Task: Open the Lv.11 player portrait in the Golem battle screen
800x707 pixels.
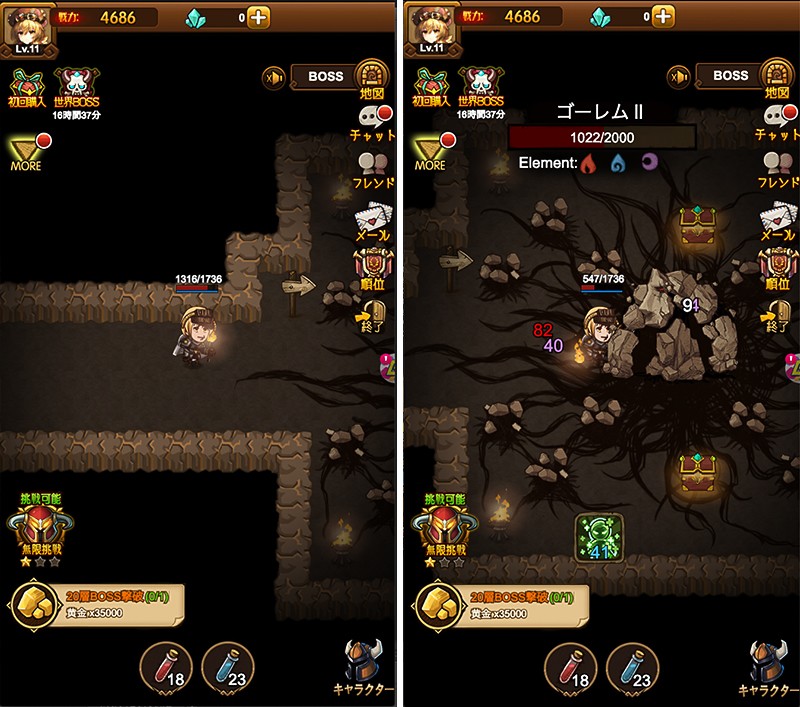Action: pyautogui.click(x=431, y=26)
